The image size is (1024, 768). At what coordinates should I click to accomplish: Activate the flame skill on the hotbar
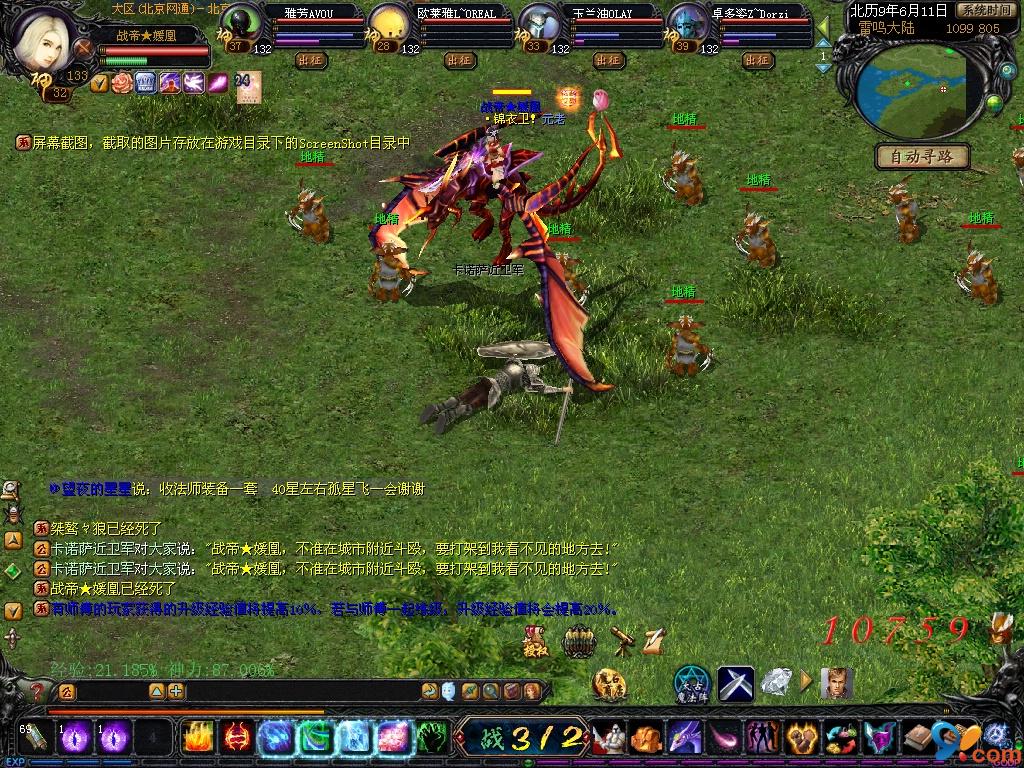pyautogui.click(x=196, y=738)
